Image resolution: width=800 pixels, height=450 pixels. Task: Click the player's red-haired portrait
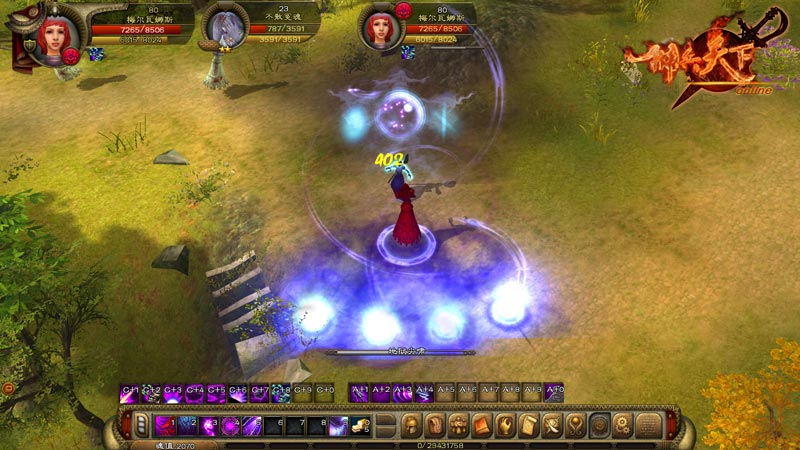pos(50,33)
